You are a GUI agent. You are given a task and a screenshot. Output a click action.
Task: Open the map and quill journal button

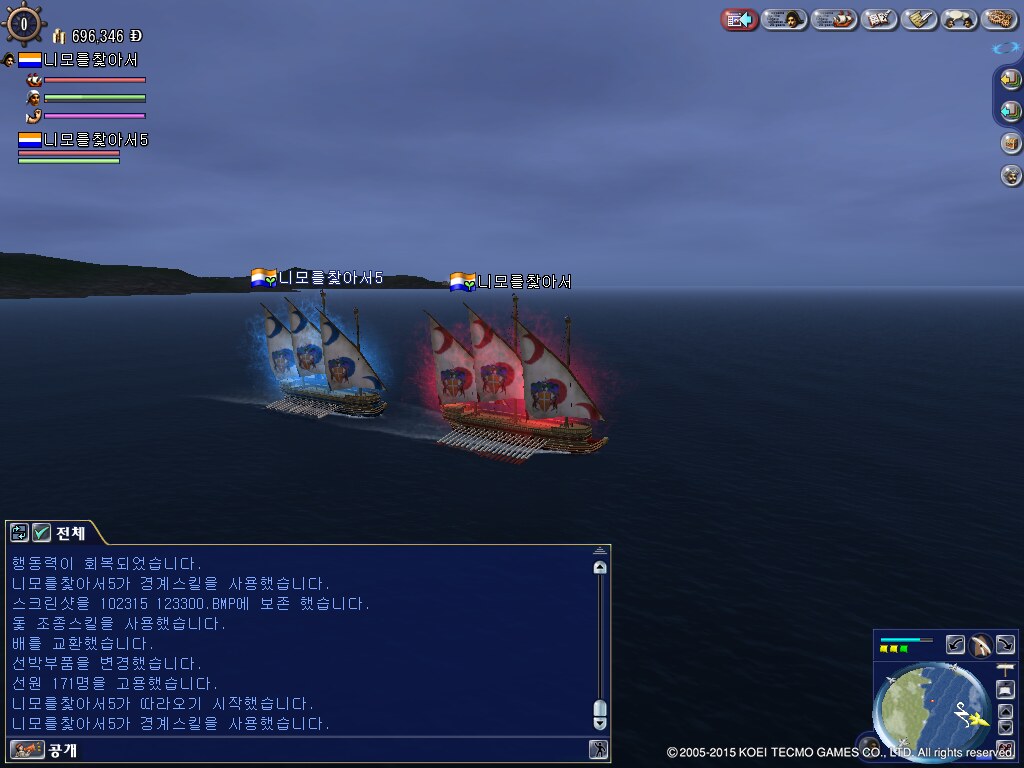tap(879, 19)
